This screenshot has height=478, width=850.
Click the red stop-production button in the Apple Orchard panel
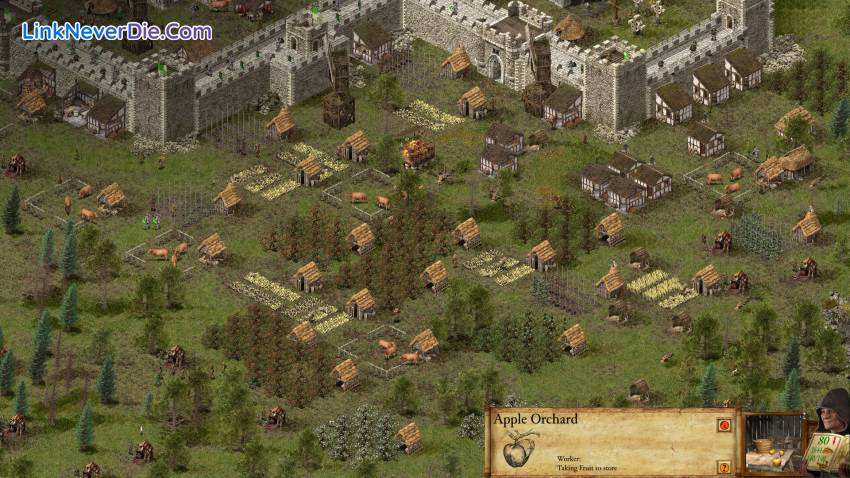tap(723, 424)
